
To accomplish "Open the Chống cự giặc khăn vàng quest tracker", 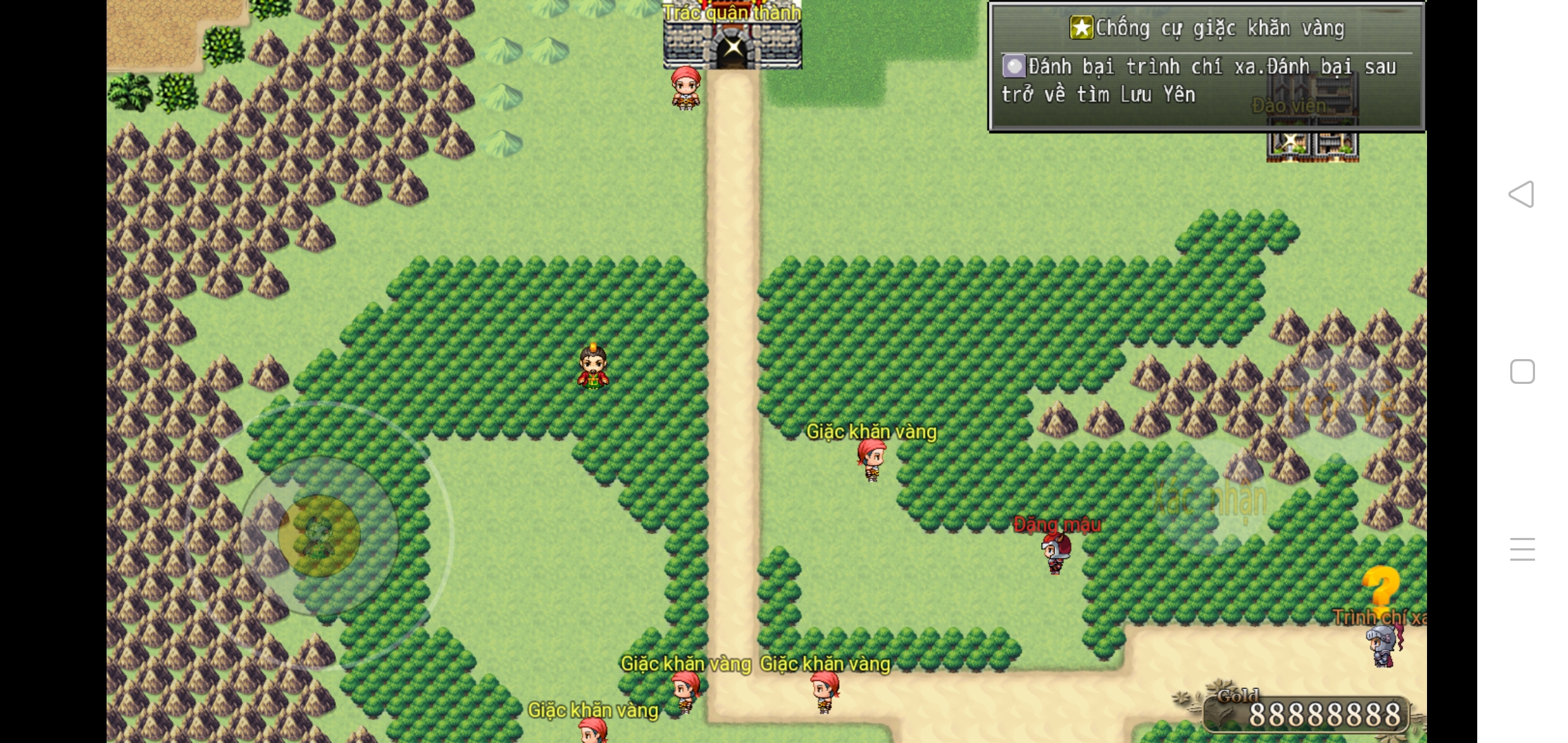I will point(1206,67).
